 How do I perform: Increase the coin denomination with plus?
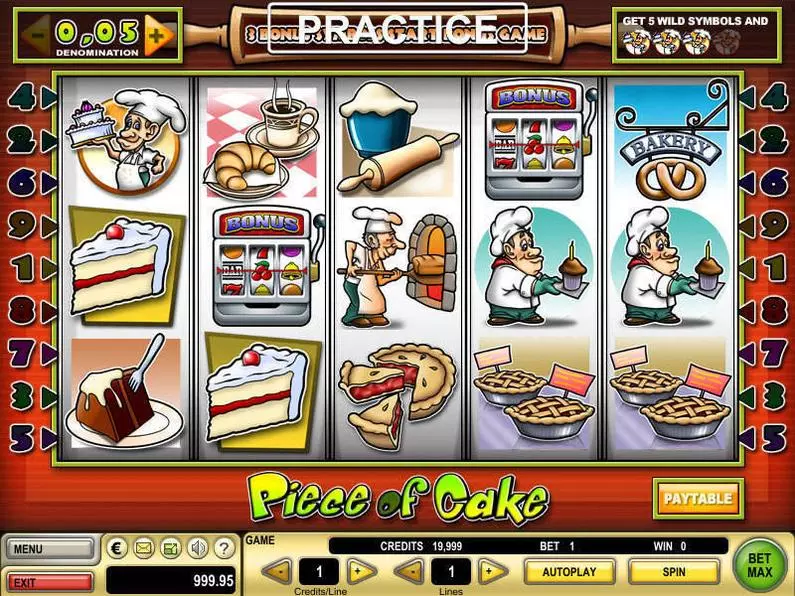[157, 36]
